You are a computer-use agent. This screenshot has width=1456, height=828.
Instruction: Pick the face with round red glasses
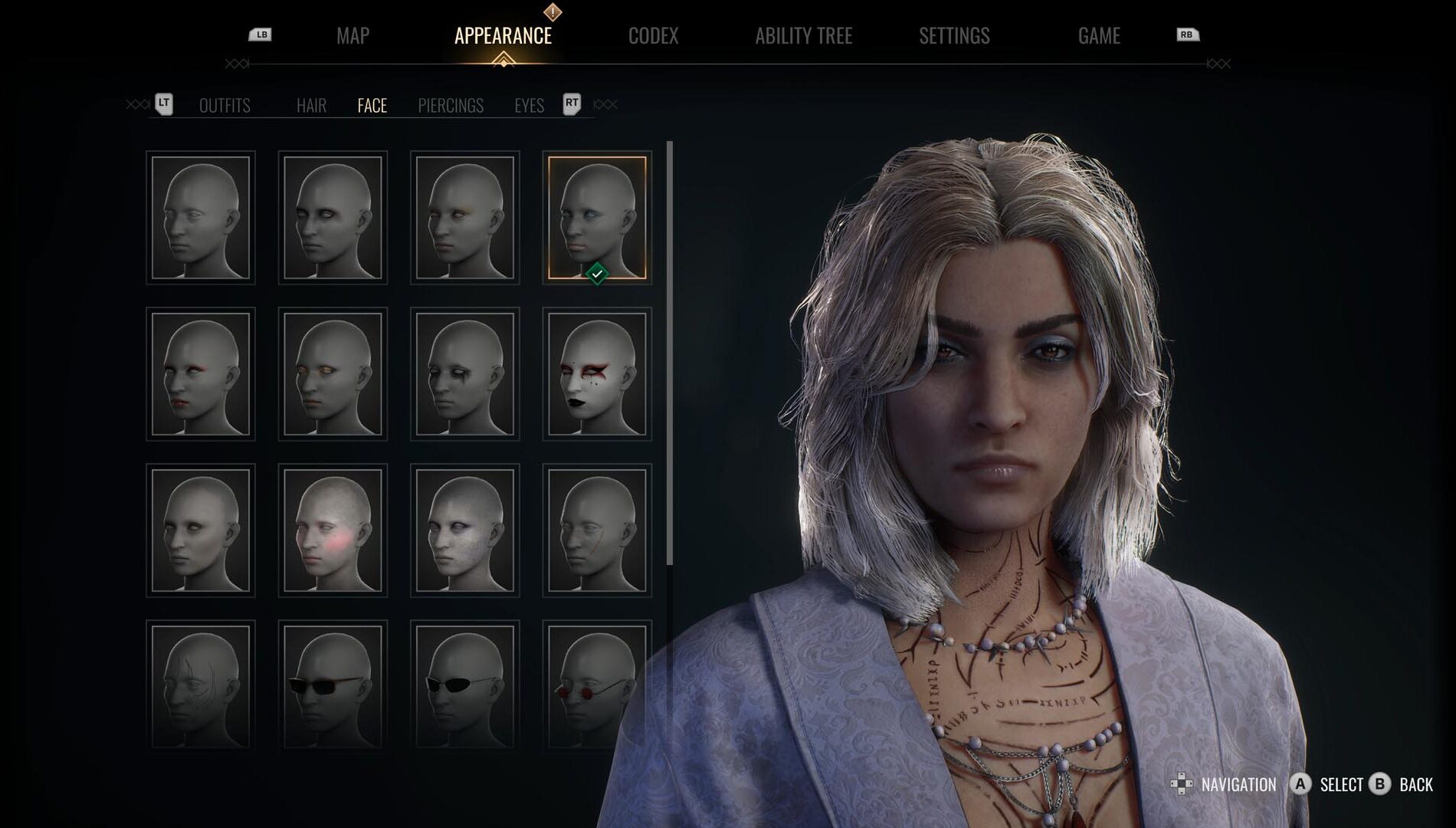pos(597,685)
